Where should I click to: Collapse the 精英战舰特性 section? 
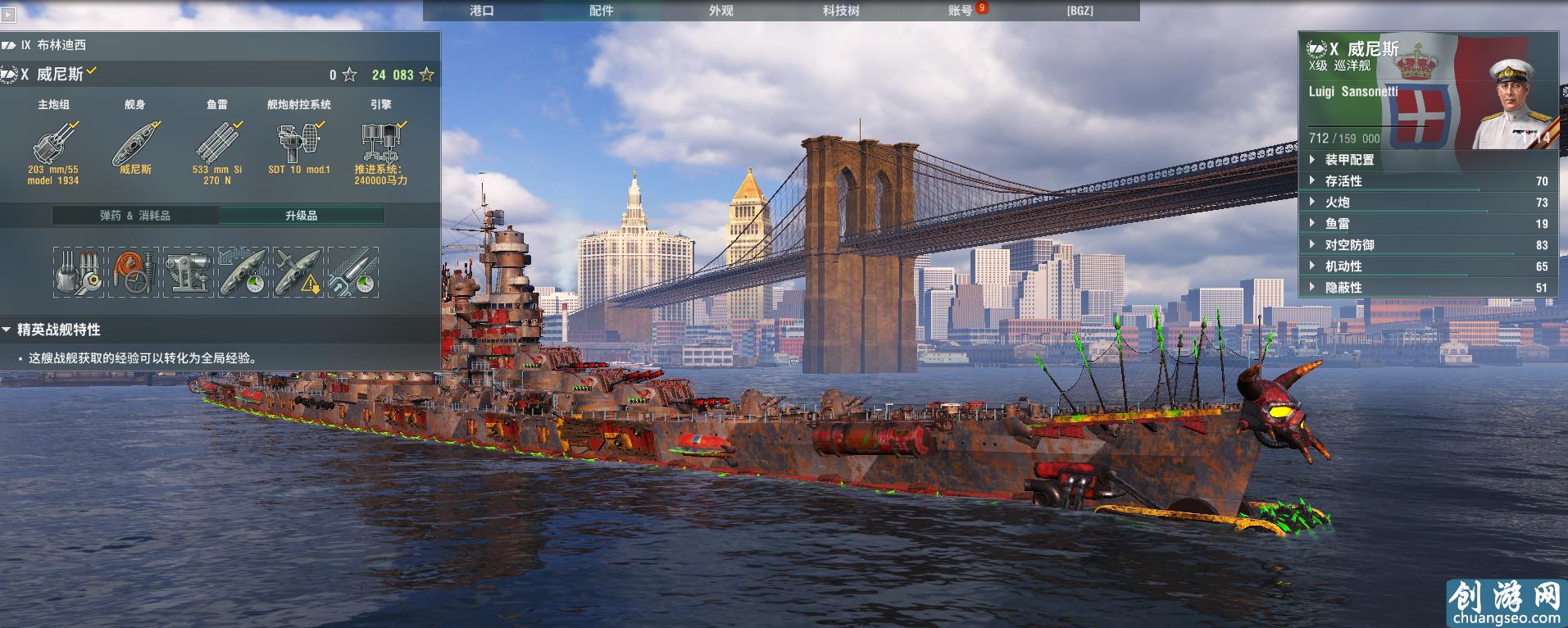(7, 330)
